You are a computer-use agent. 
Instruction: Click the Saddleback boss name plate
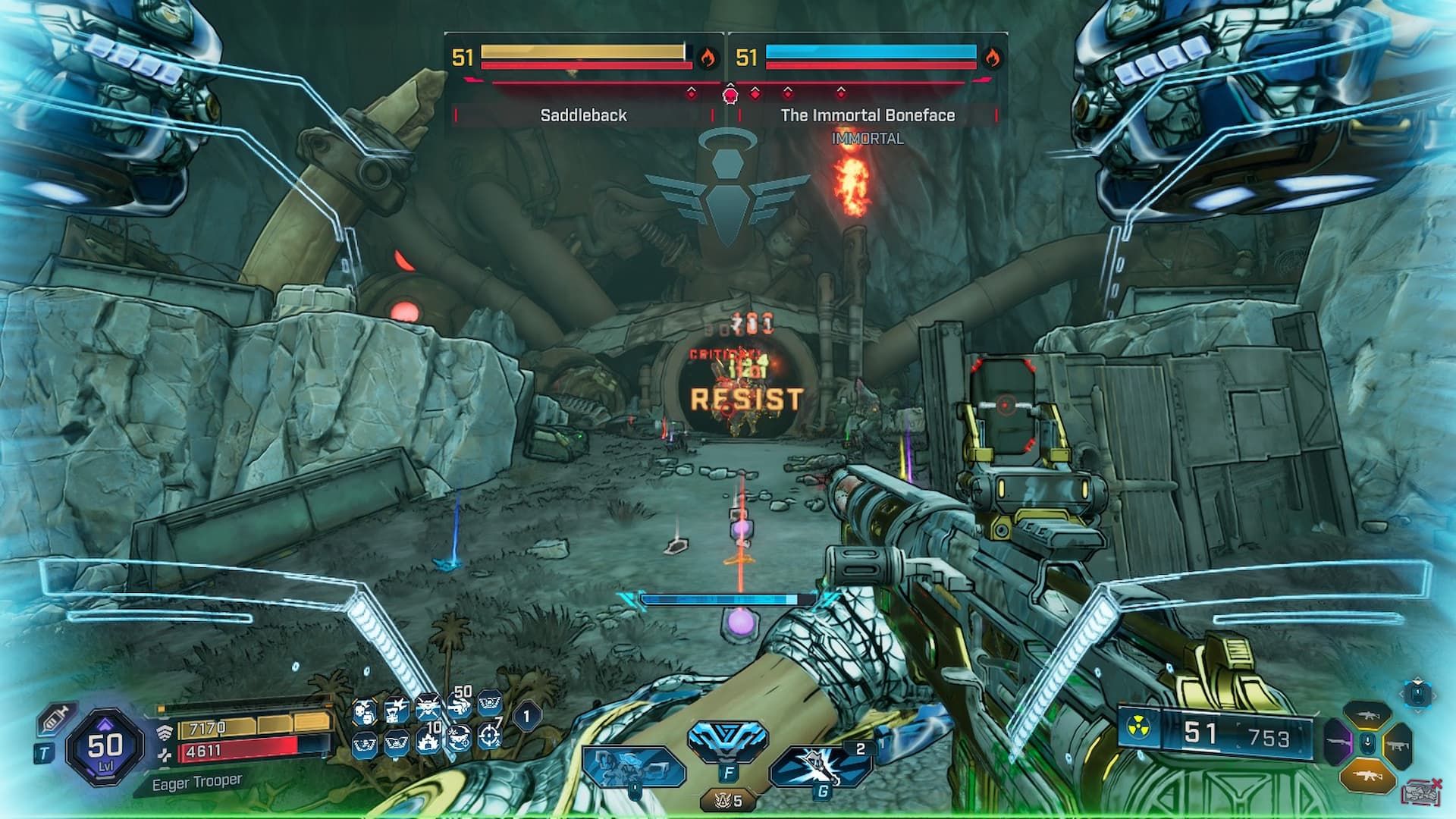click(583, 115)
